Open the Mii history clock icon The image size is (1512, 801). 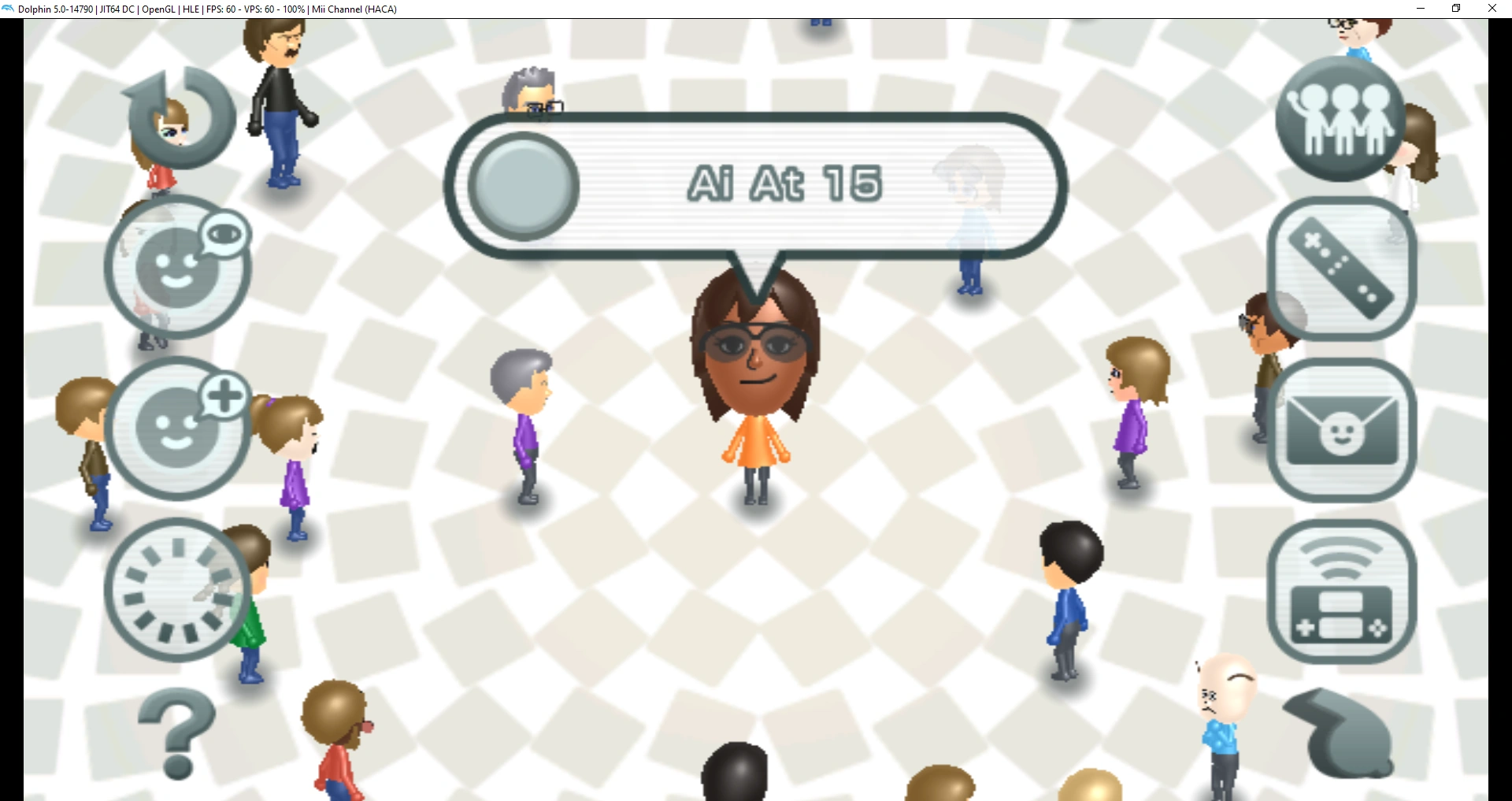point(175,591)
